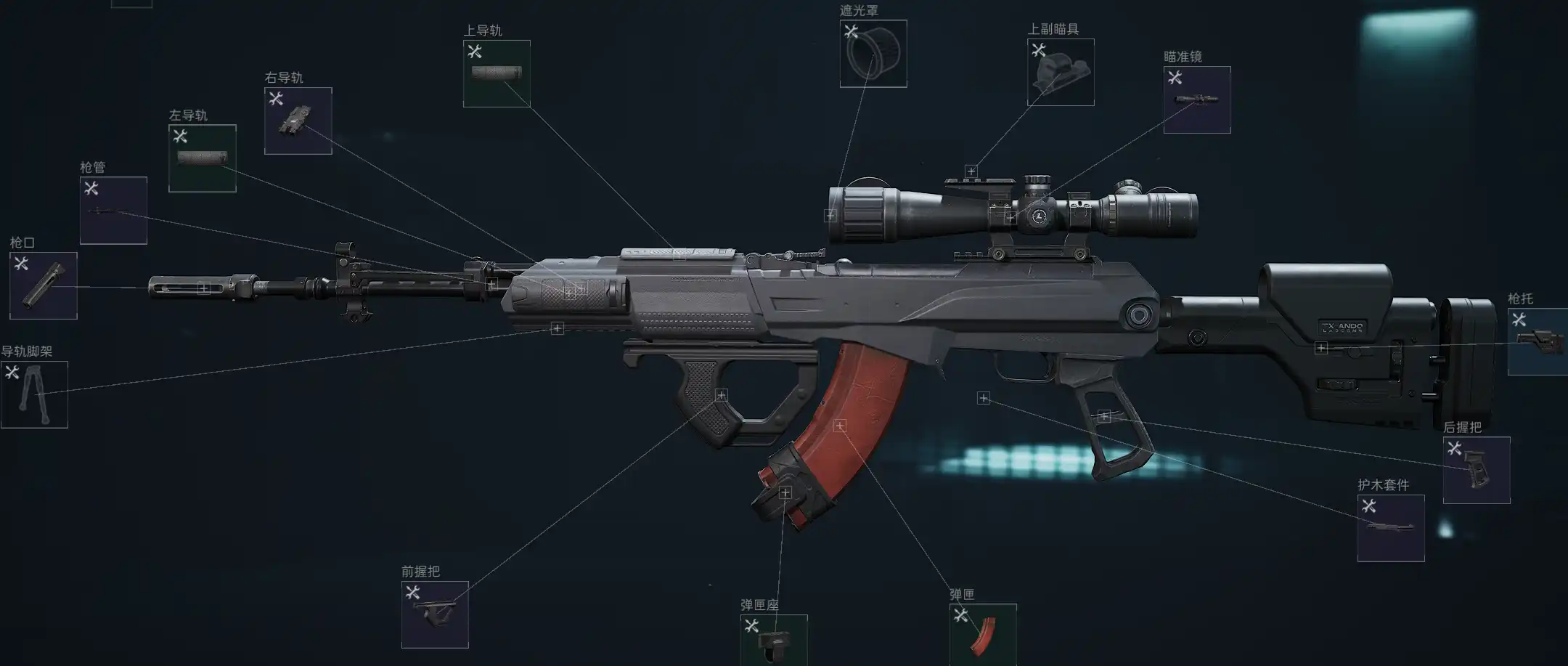
Task: Open the 弹匣座 magazine well slot
Action: [x=774, y=640]
